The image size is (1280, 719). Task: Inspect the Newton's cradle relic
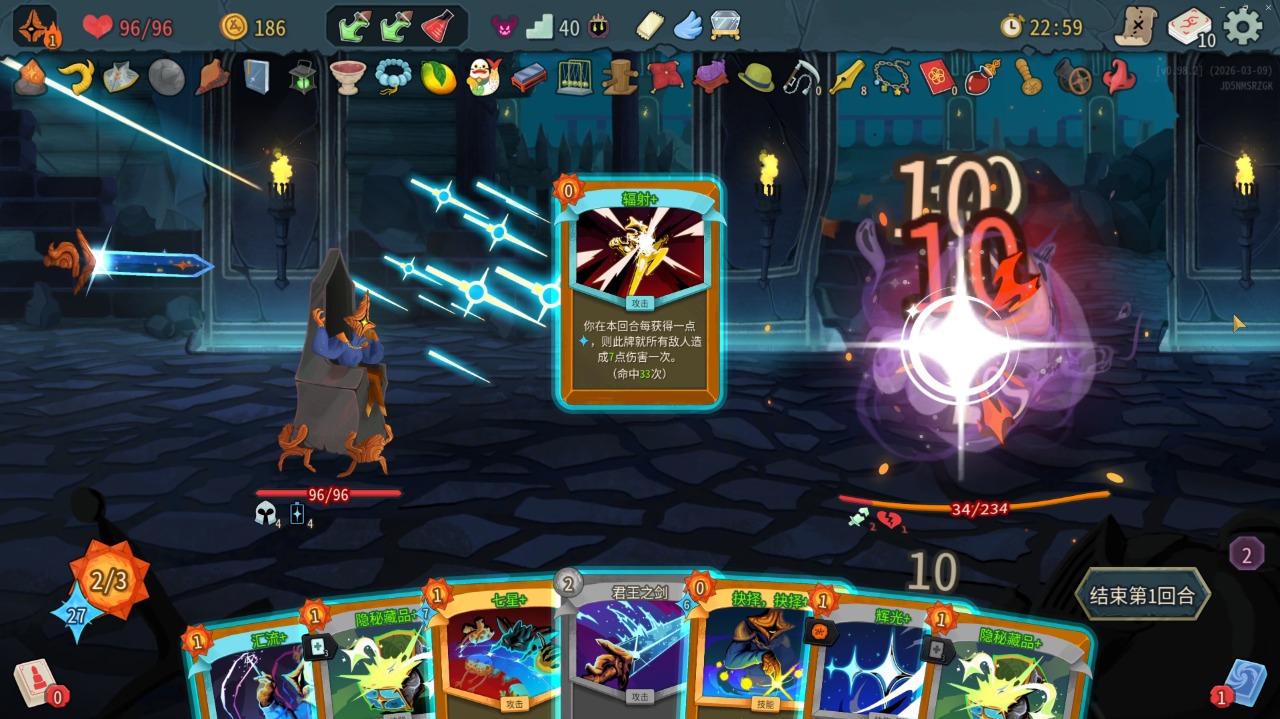click(573, 77)
